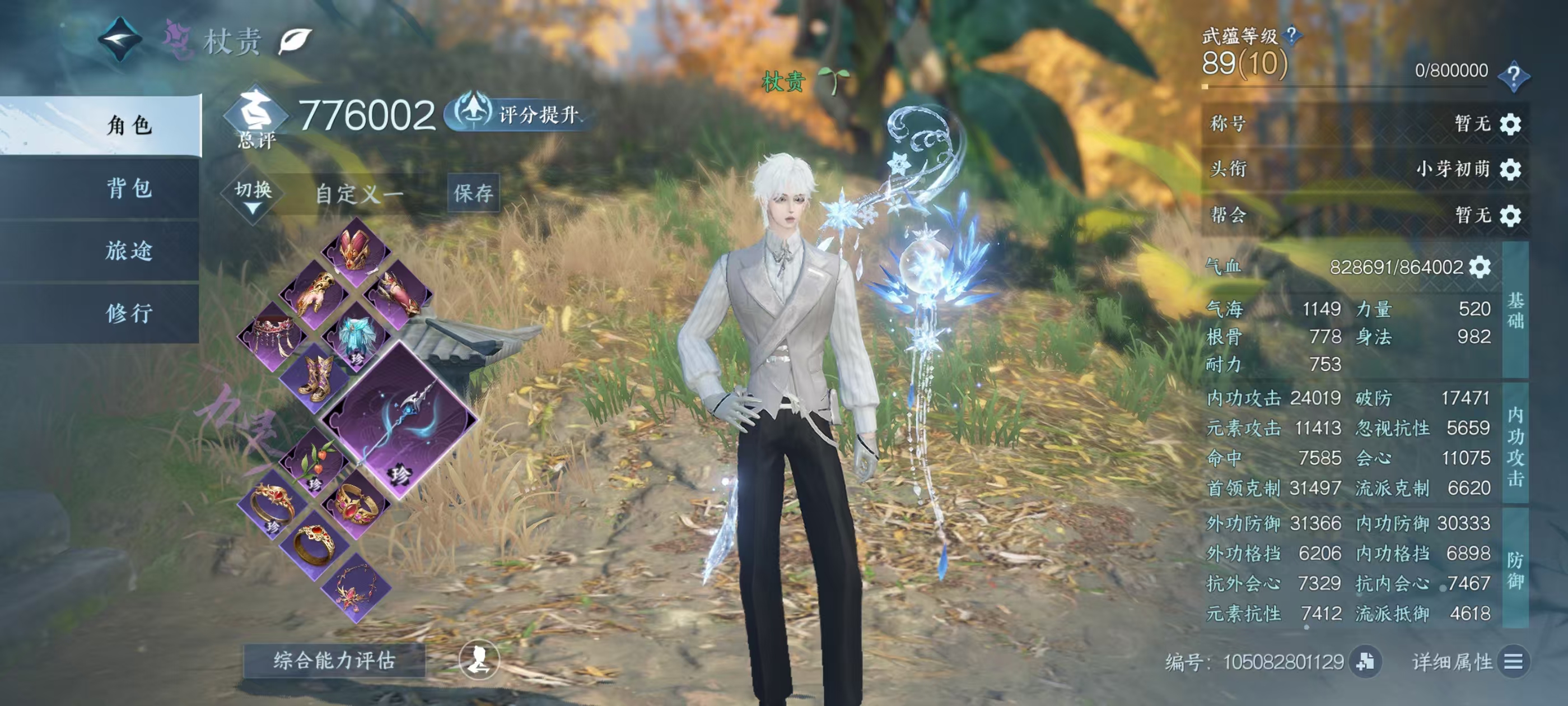This screenshot has width=1568, height=706.
Task: Open the 修行 tab
Action: click(129, 313)
